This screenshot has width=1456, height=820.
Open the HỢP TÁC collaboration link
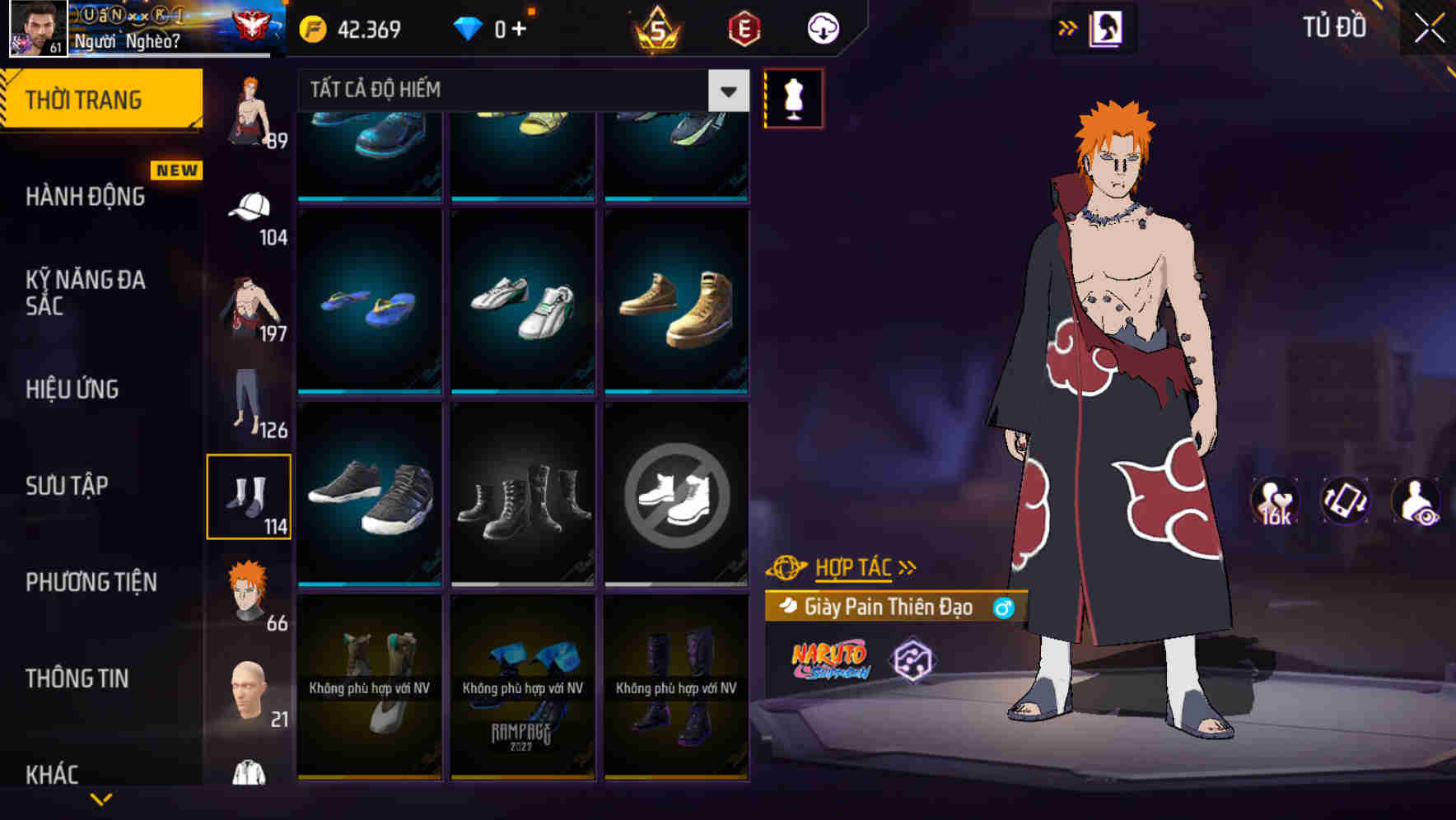click(852, 566)
